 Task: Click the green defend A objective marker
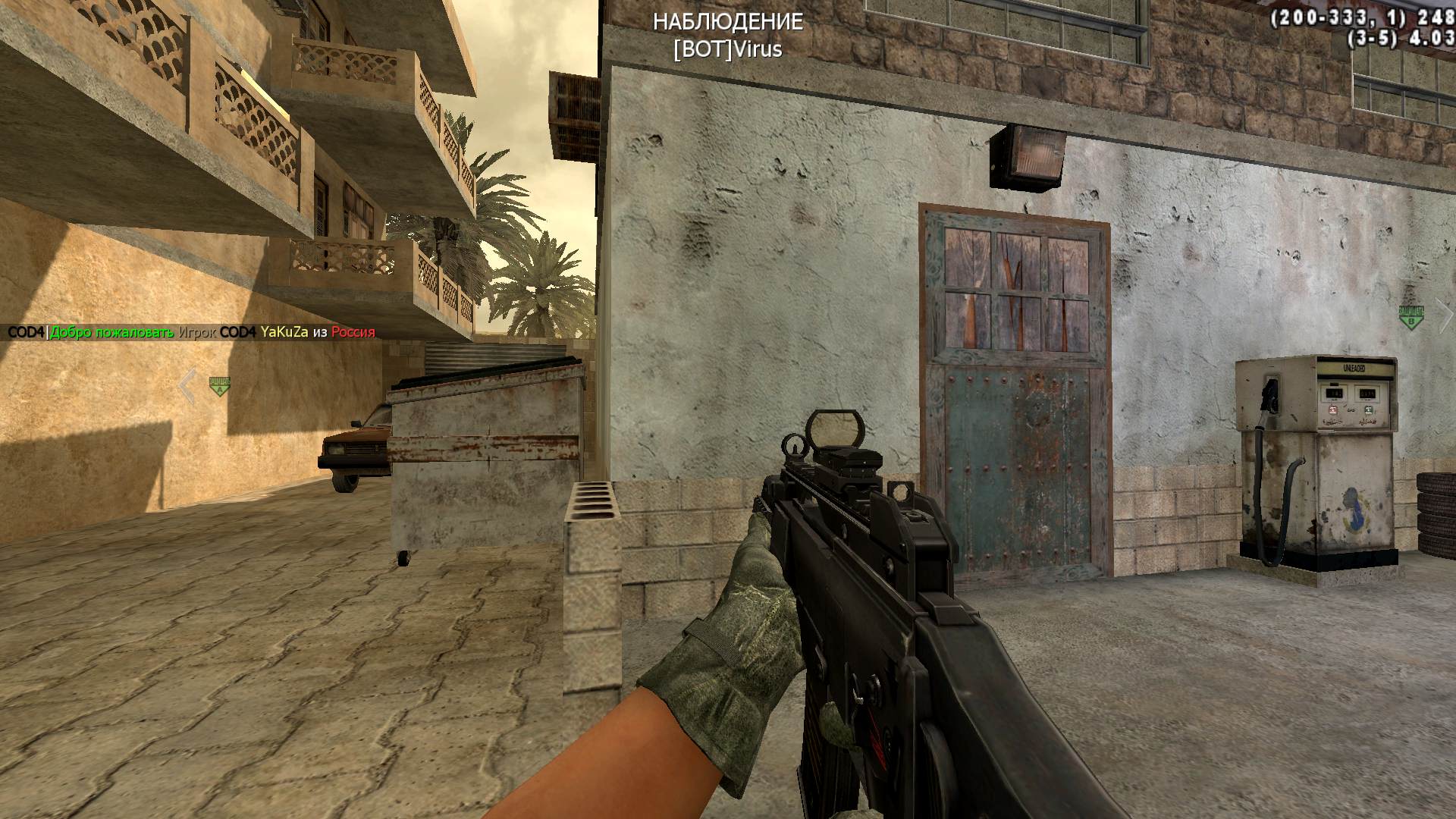[219, 387]
